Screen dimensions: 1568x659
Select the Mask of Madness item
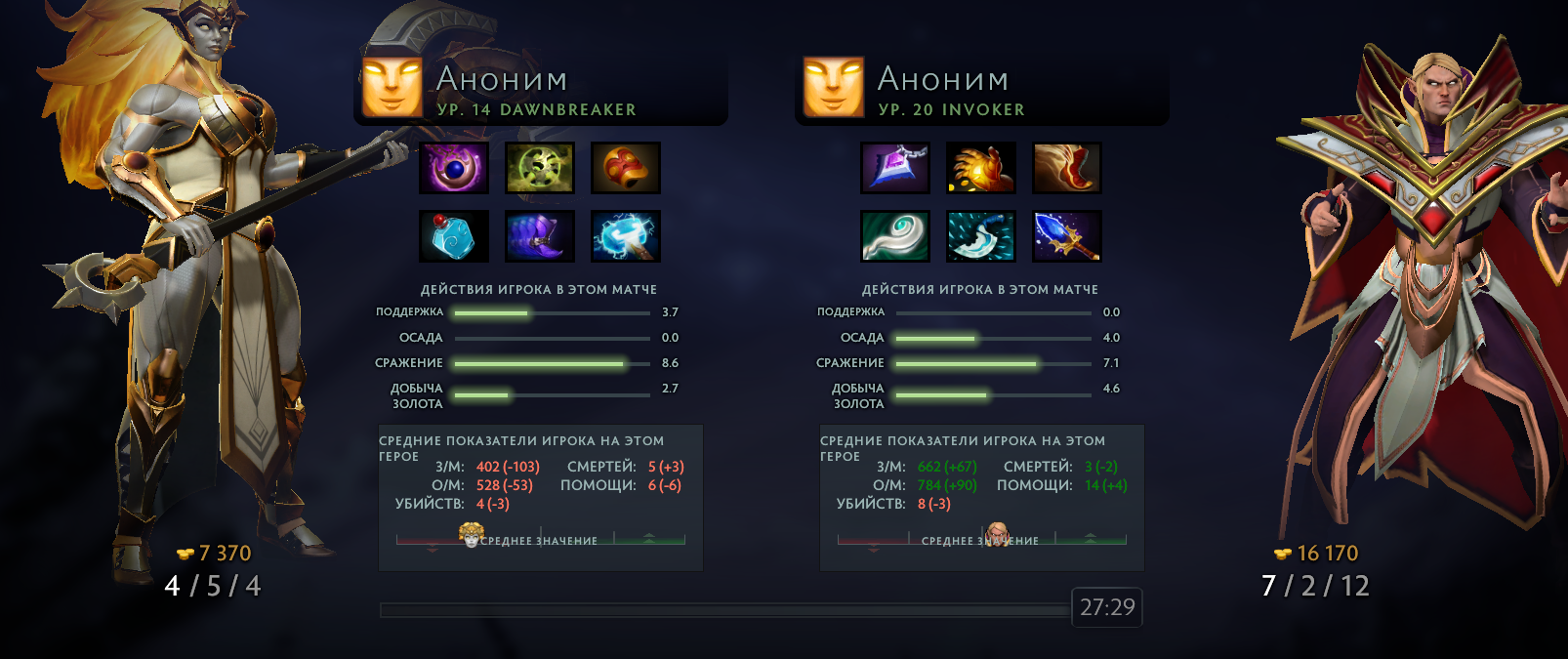tap(626, 168)
